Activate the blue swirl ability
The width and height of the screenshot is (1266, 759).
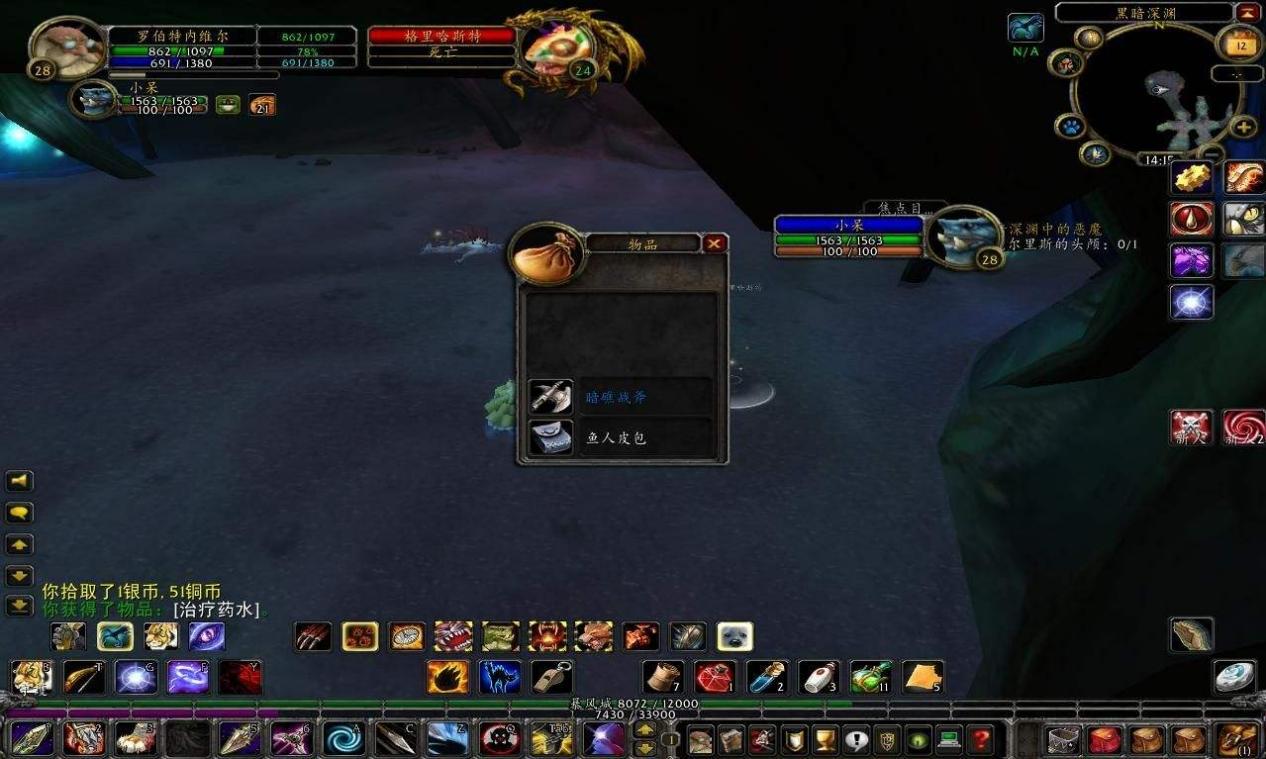tap(343, 739)
